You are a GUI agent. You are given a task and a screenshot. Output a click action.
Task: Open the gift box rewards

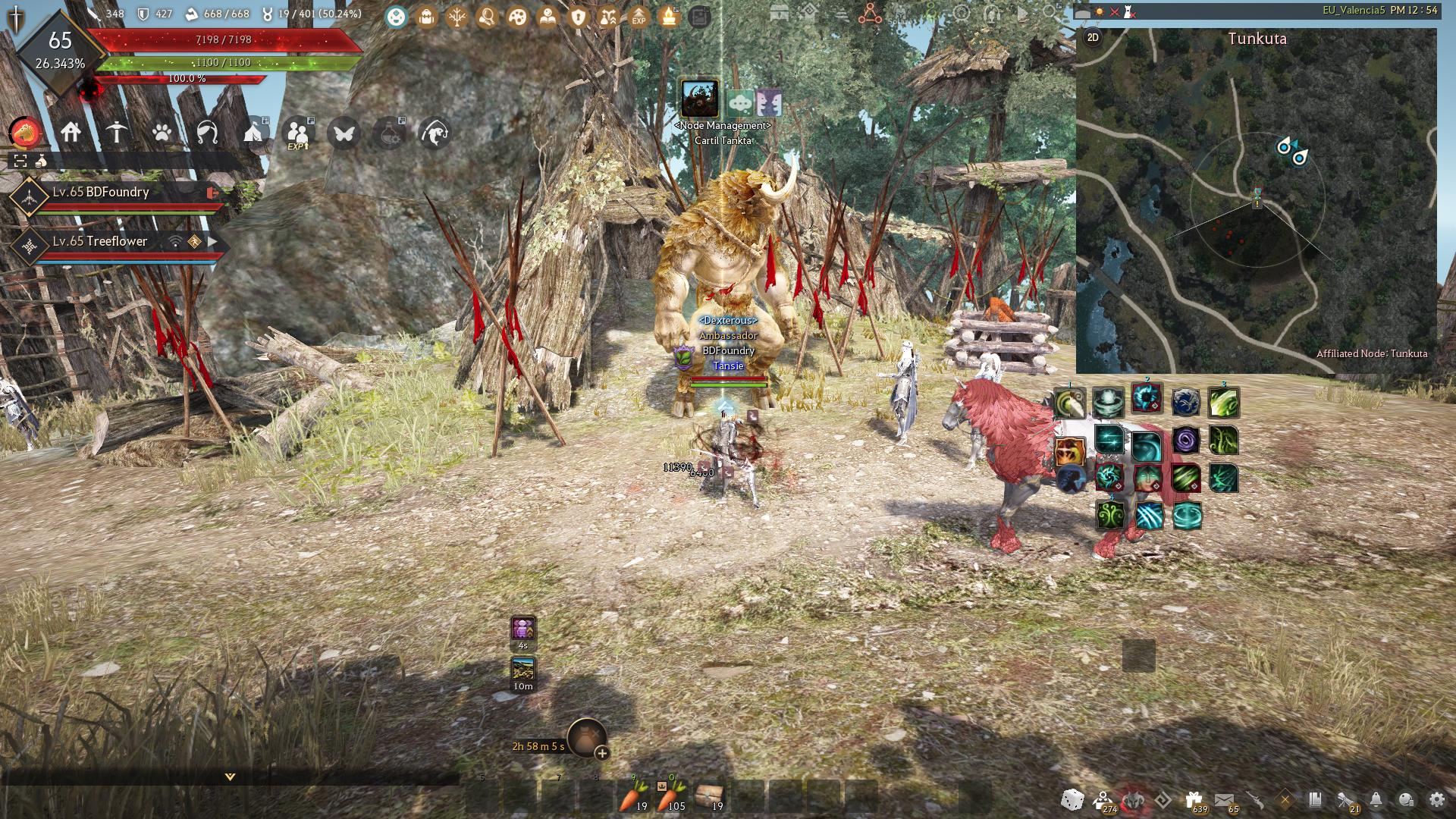1194,799
